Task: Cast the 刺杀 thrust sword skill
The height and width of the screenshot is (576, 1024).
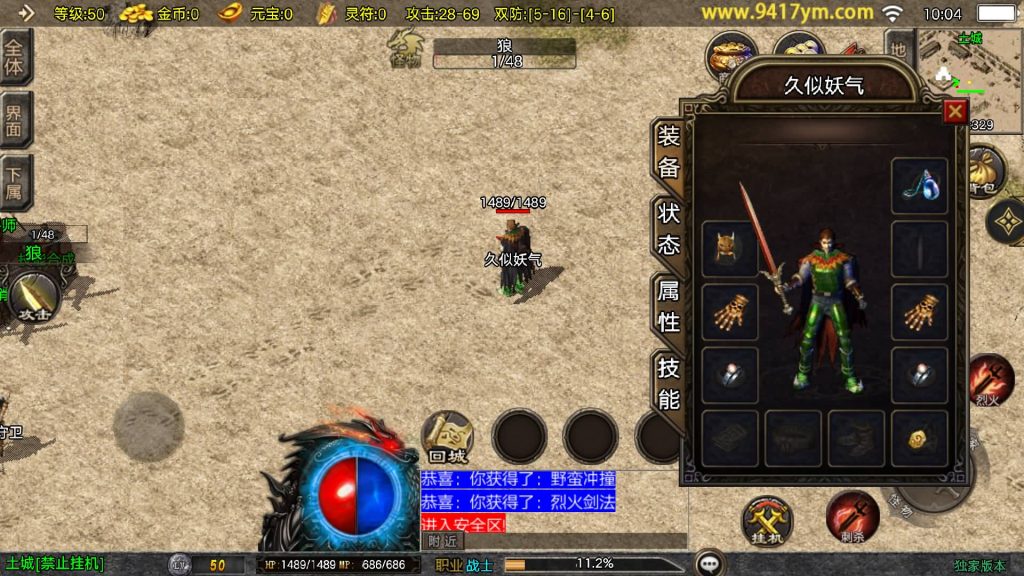Action: point(851,516)
